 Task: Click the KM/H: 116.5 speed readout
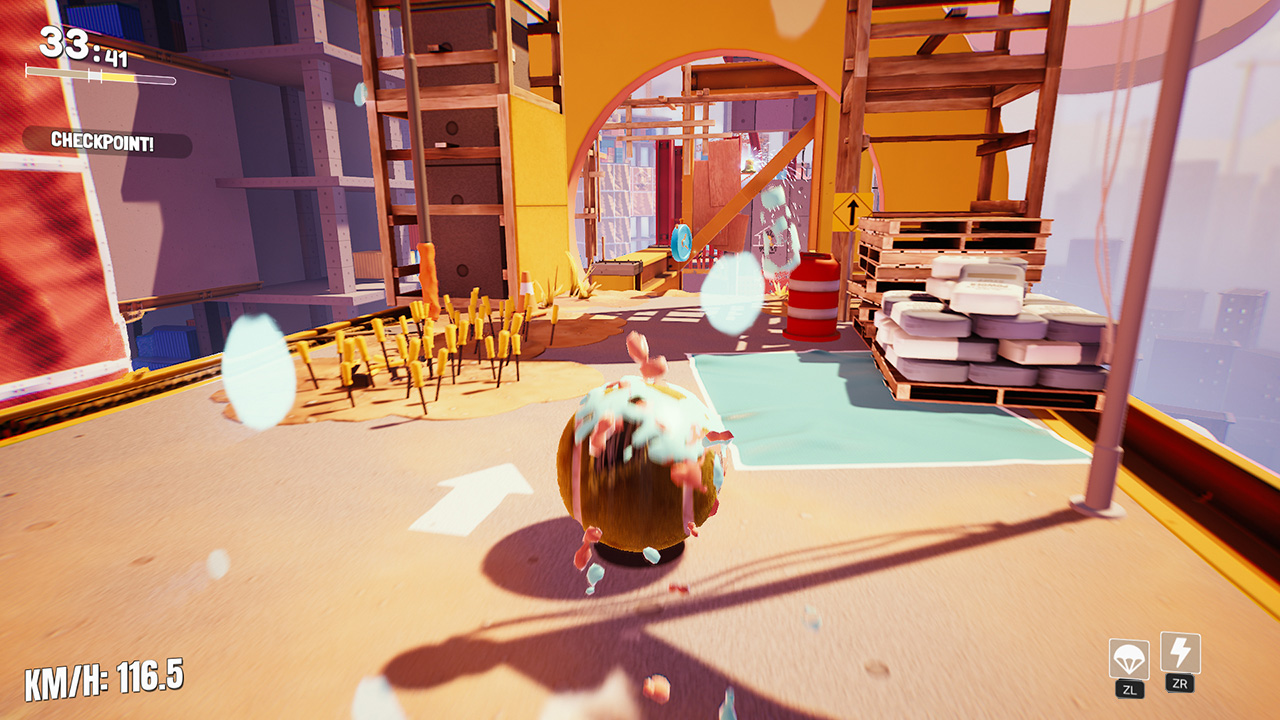coord(105,675)
